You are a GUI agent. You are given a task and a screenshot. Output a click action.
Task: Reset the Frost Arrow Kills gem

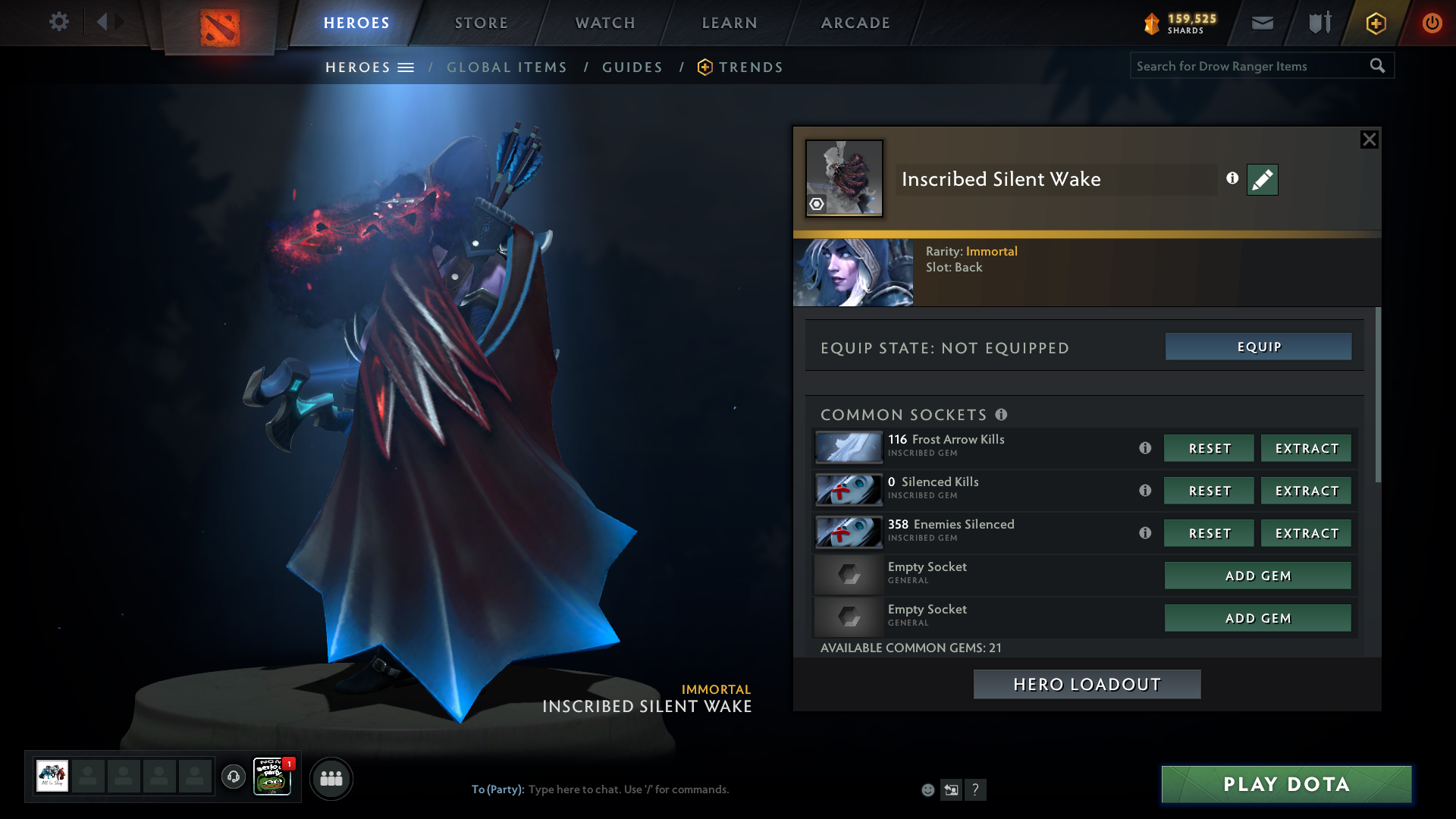pyautogui.click(x=1209, y=448)
